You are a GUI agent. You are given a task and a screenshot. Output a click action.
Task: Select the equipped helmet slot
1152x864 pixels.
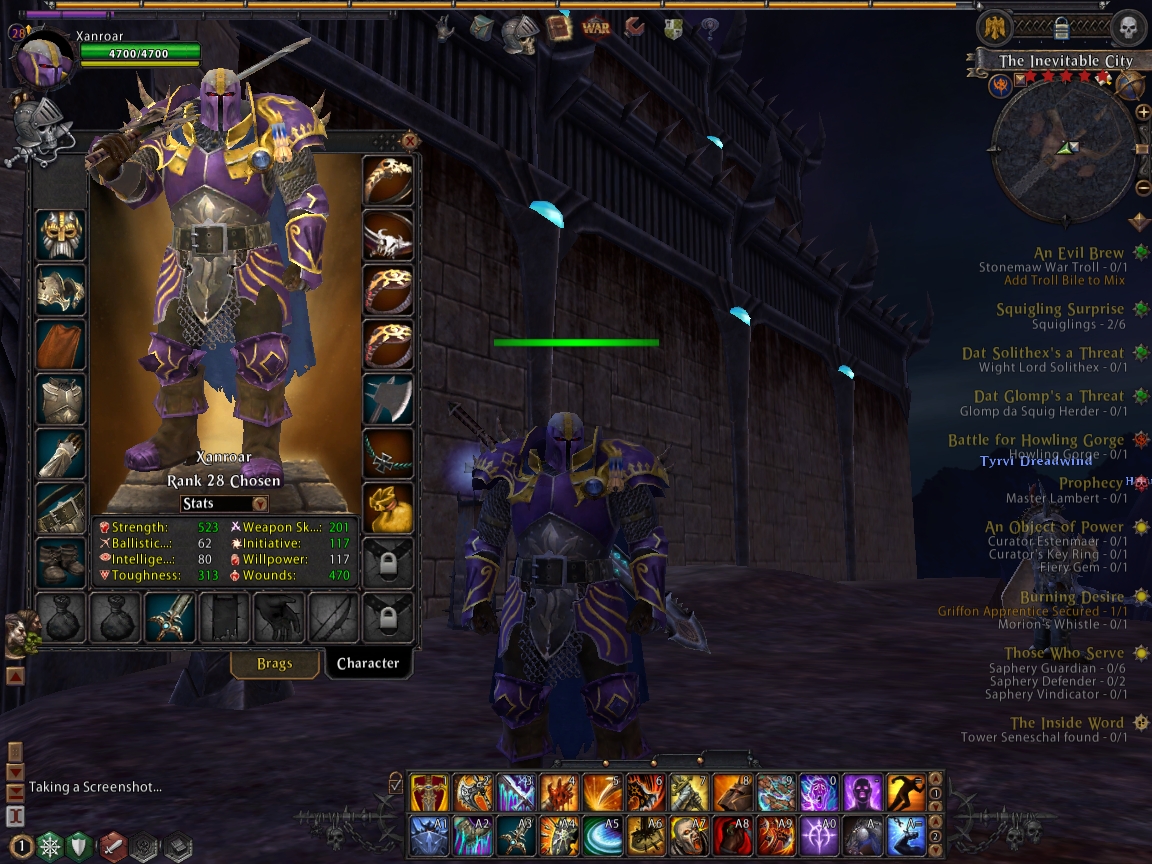pyautogui.click(x=61, y=235)
